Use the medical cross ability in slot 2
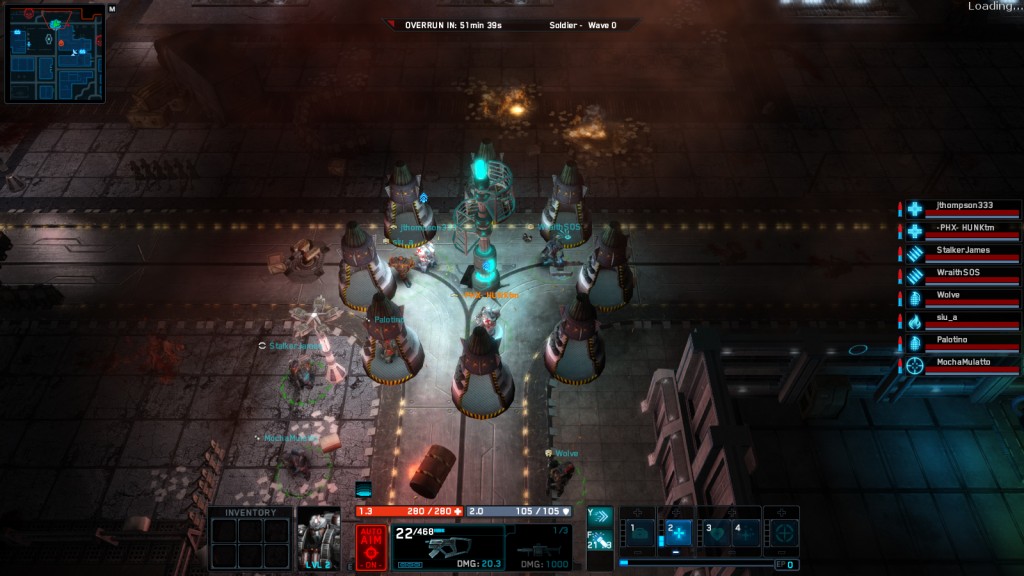 pos(677,533)
